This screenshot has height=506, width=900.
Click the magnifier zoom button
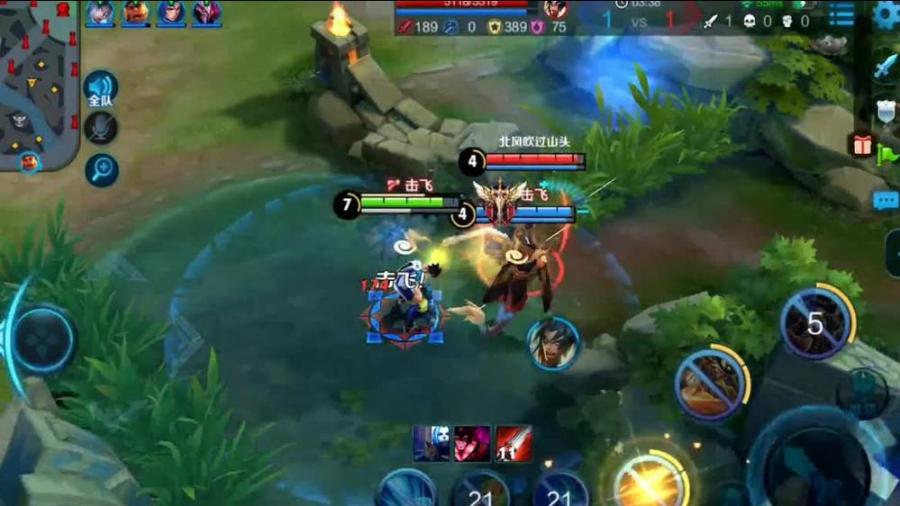click(101, 170)
